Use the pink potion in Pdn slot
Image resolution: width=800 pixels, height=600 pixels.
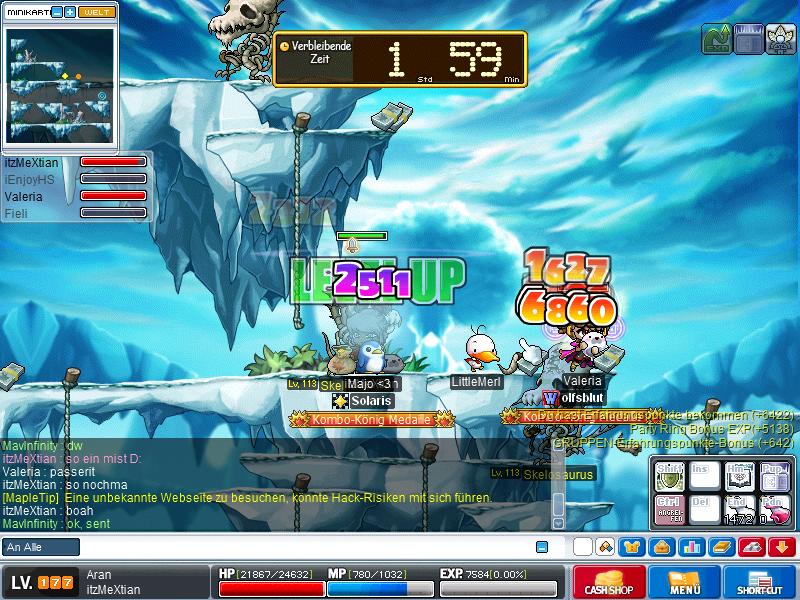pos(773,507)
